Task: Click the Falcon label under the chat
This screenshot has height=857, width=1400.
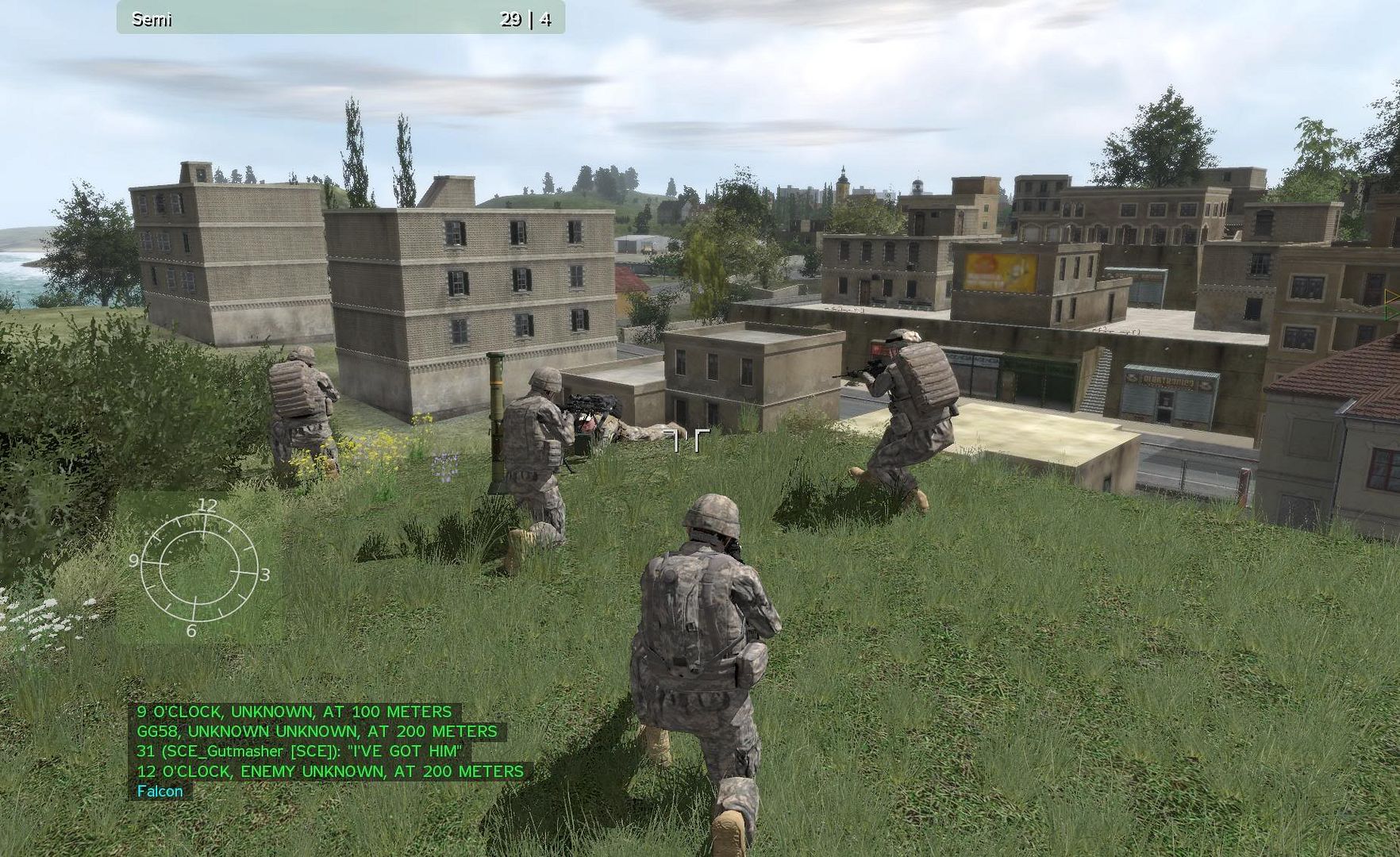Action: coord(160,790)
